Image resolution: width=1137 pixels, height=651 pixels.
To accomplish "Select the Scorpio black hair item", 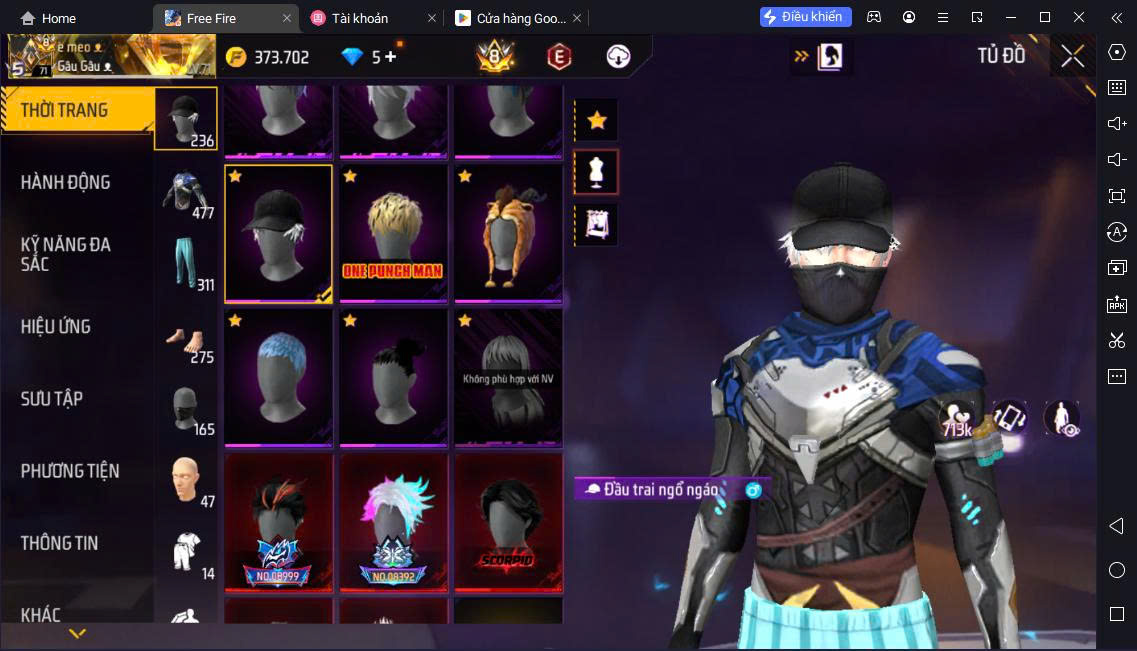I will (508, 521).
